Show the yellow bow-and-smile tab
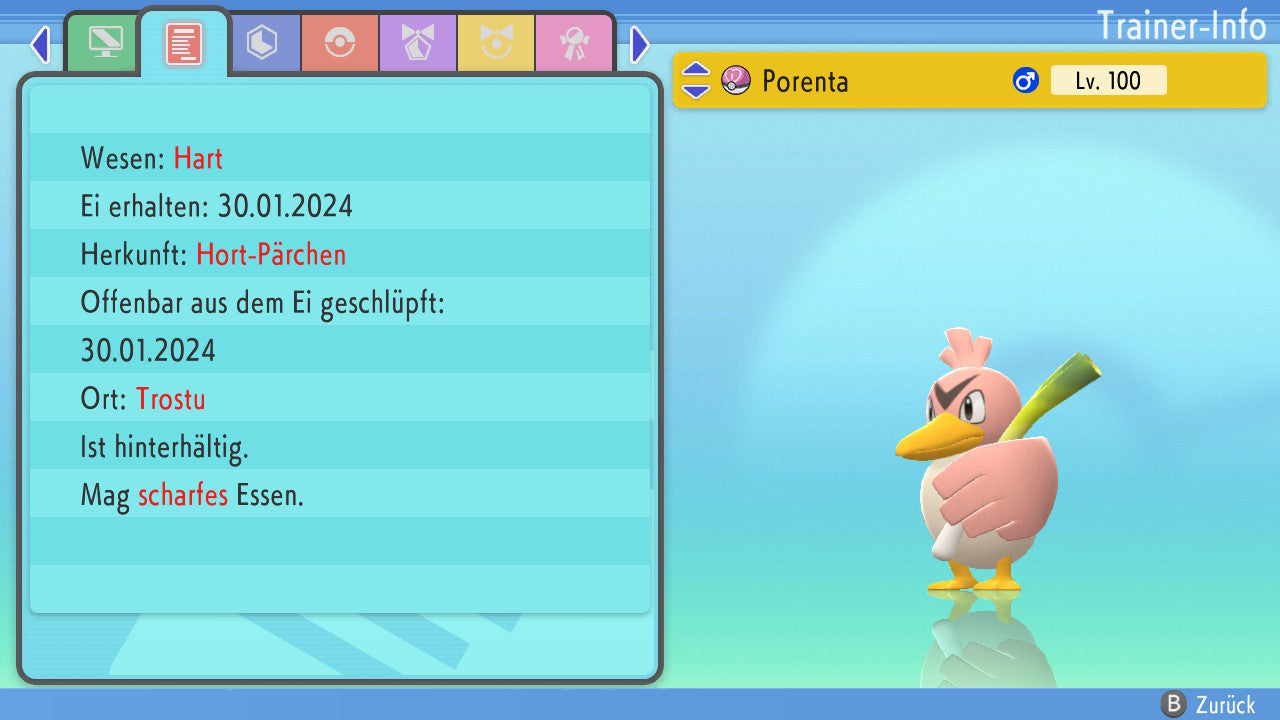Viewport: 1280px width, 720px height. (x=496, y=43)
